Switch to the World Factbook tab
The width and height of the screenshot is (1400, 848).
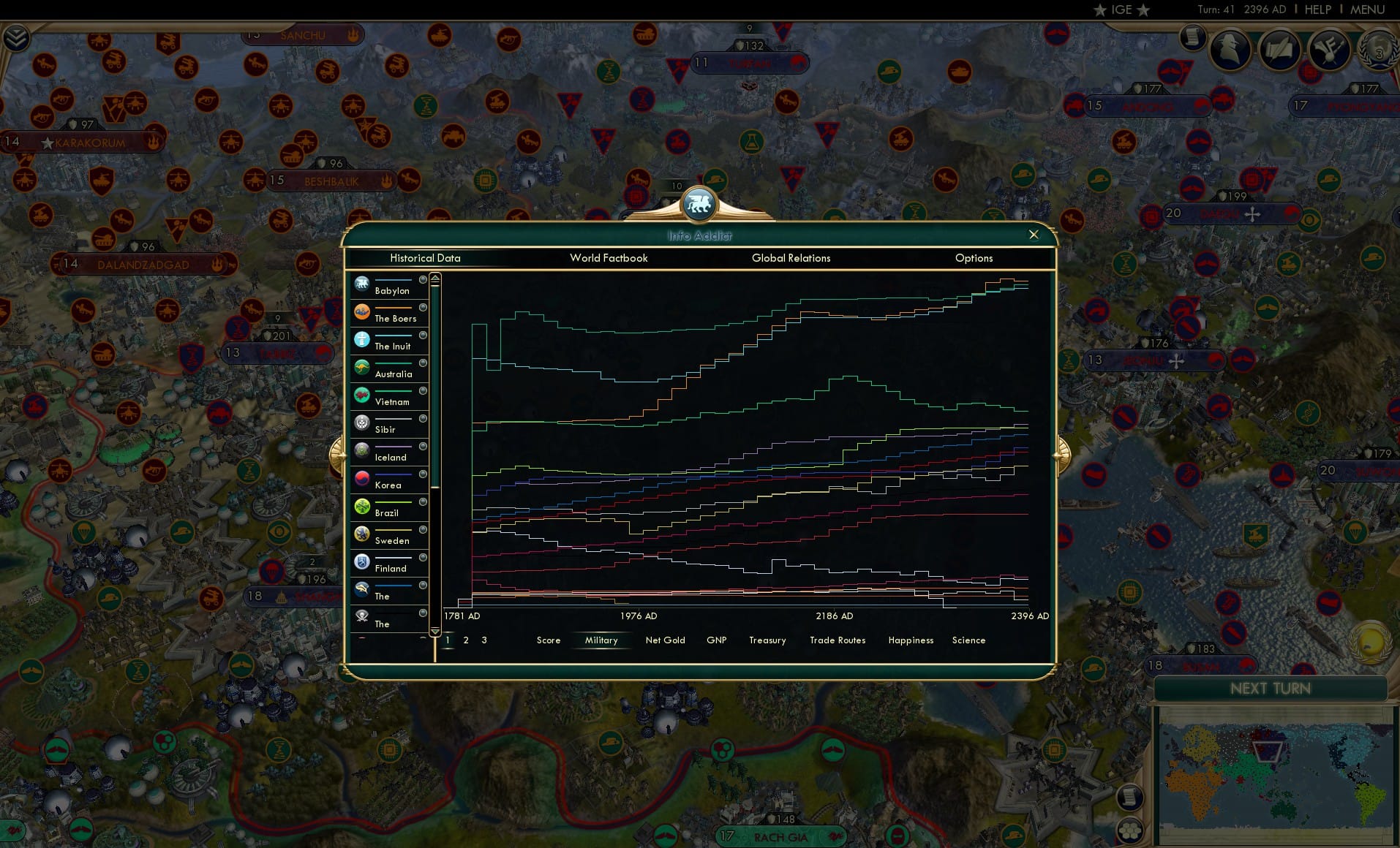click(609, 258)
